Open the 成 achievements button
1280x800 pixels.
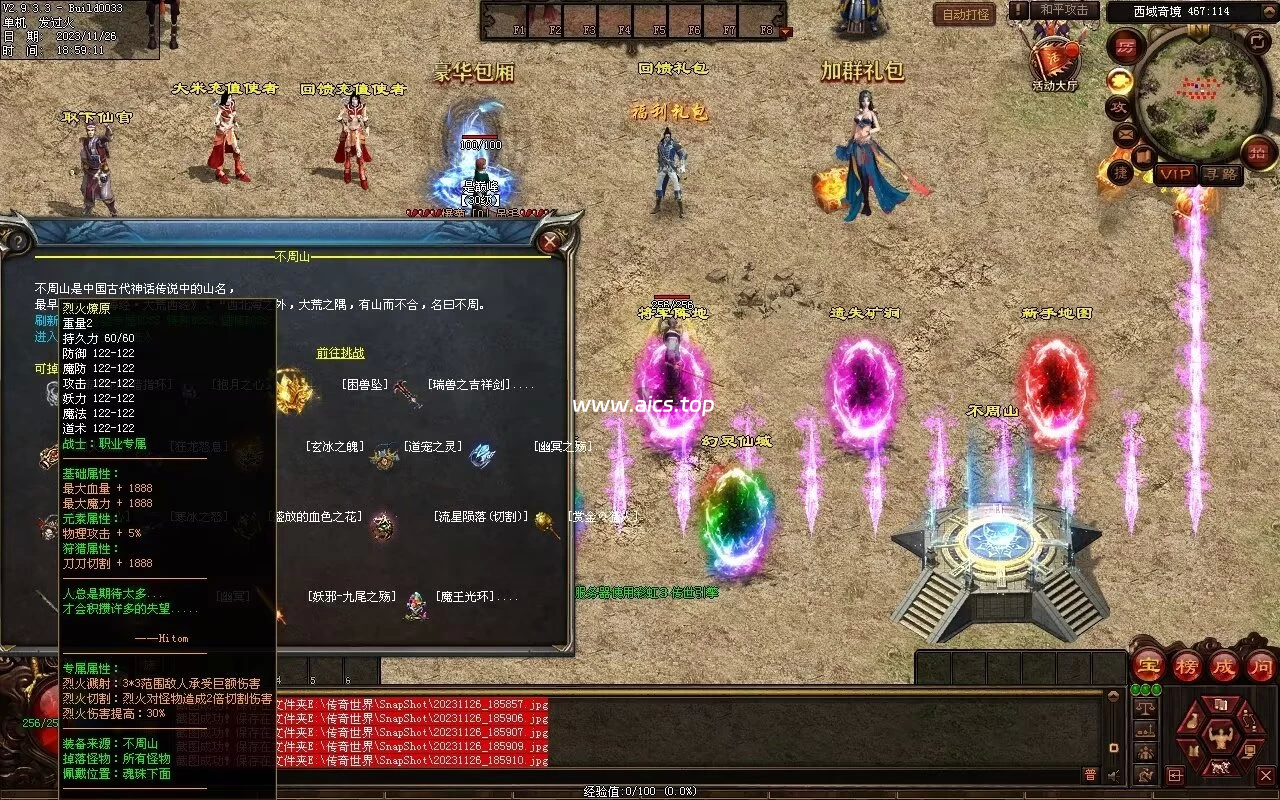tap(1224, 665)
